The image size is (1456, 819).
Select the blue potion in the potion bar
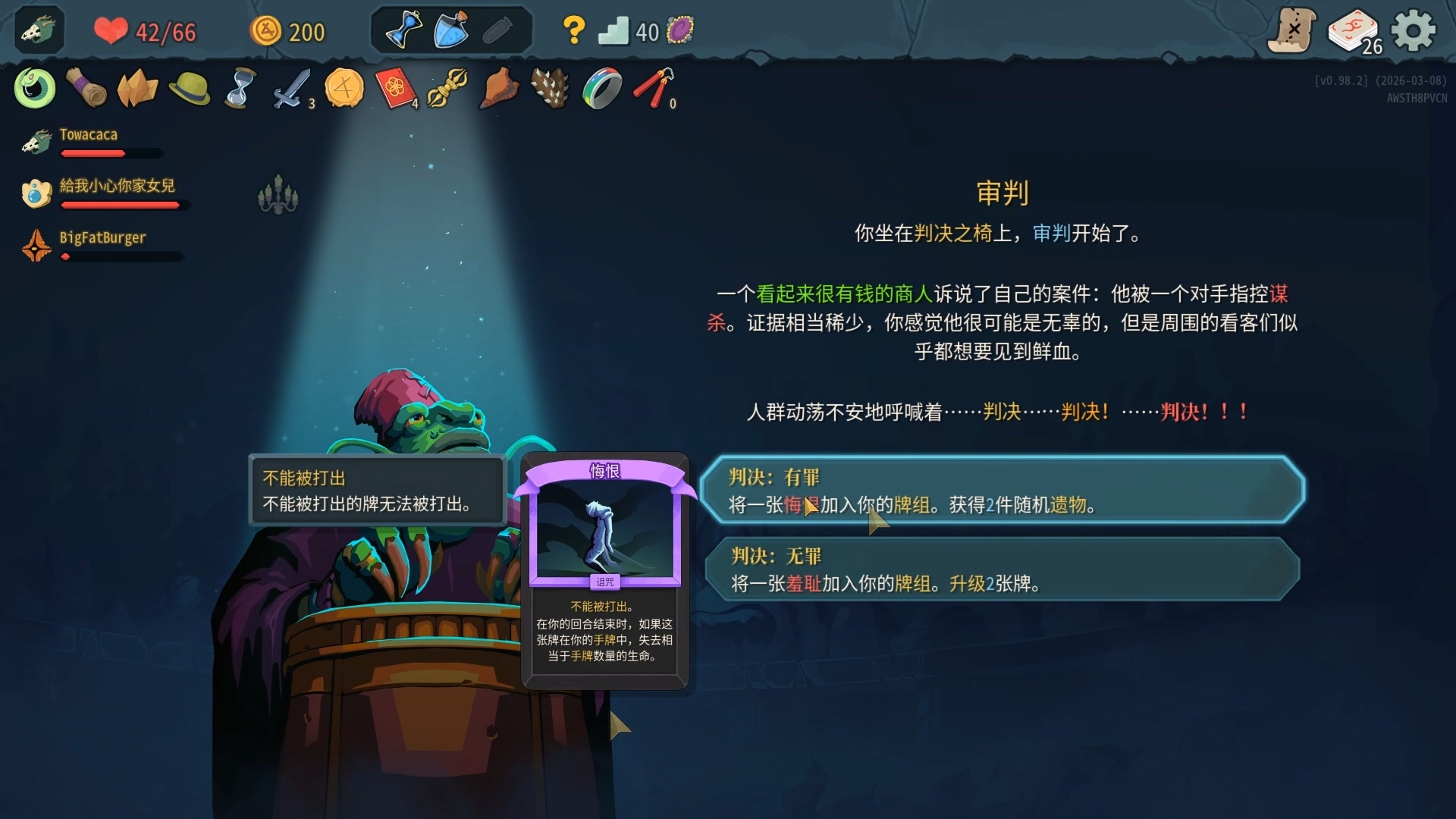click(450, 29)
